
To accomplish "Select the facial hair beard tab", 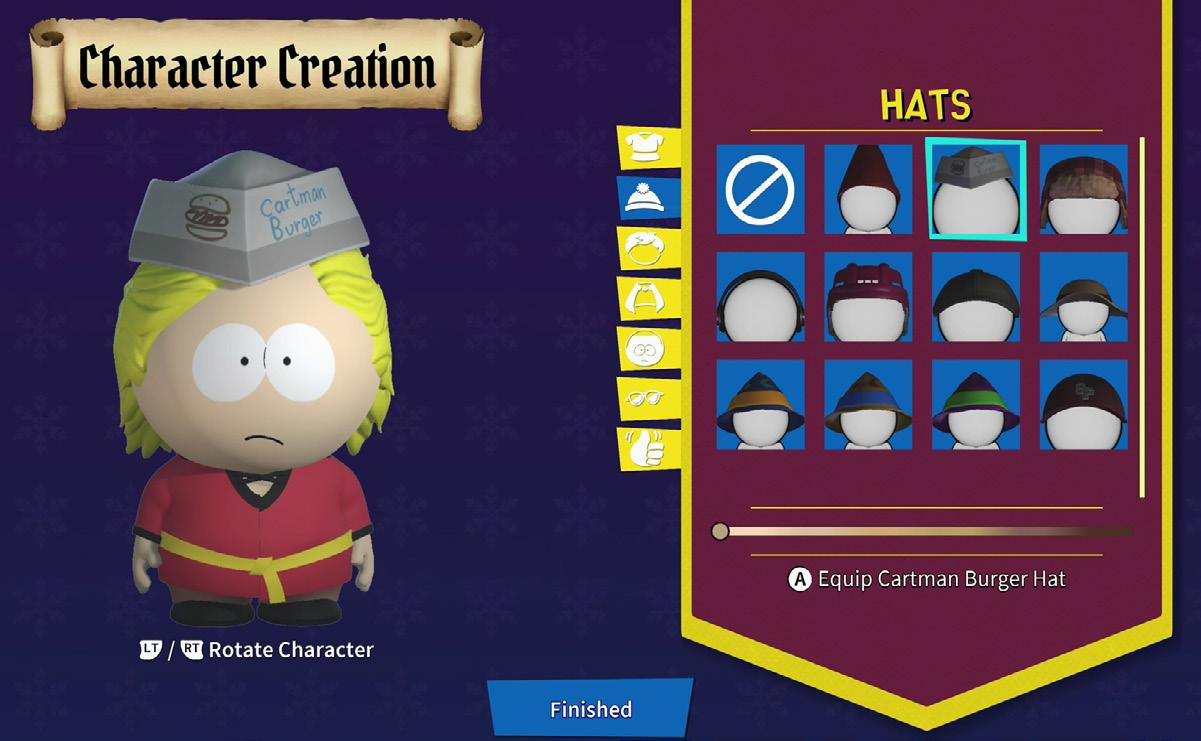I will [646, 298].
